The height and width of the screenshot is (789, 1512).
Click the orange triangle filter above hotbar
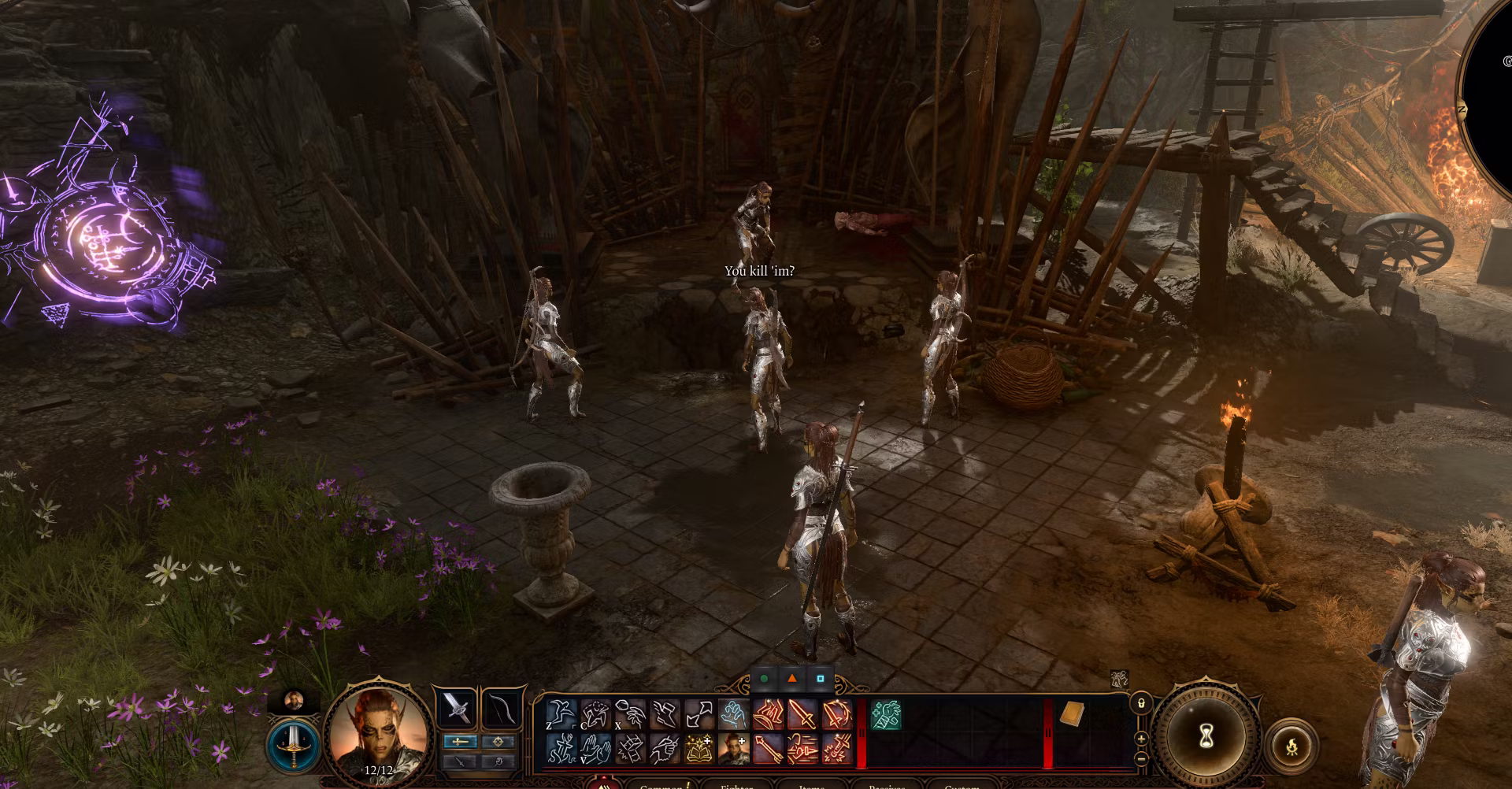(792, 679)
